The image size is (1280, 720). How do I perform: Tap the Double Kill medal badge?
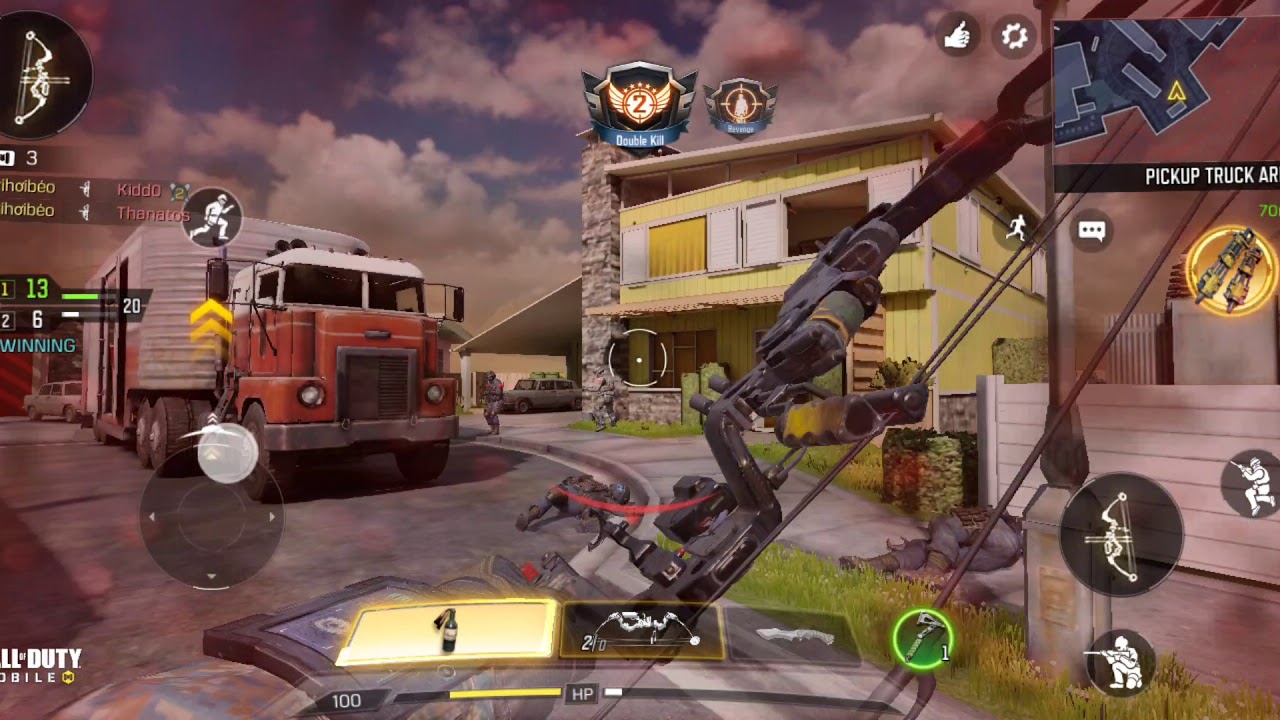(x=639, y=107)
